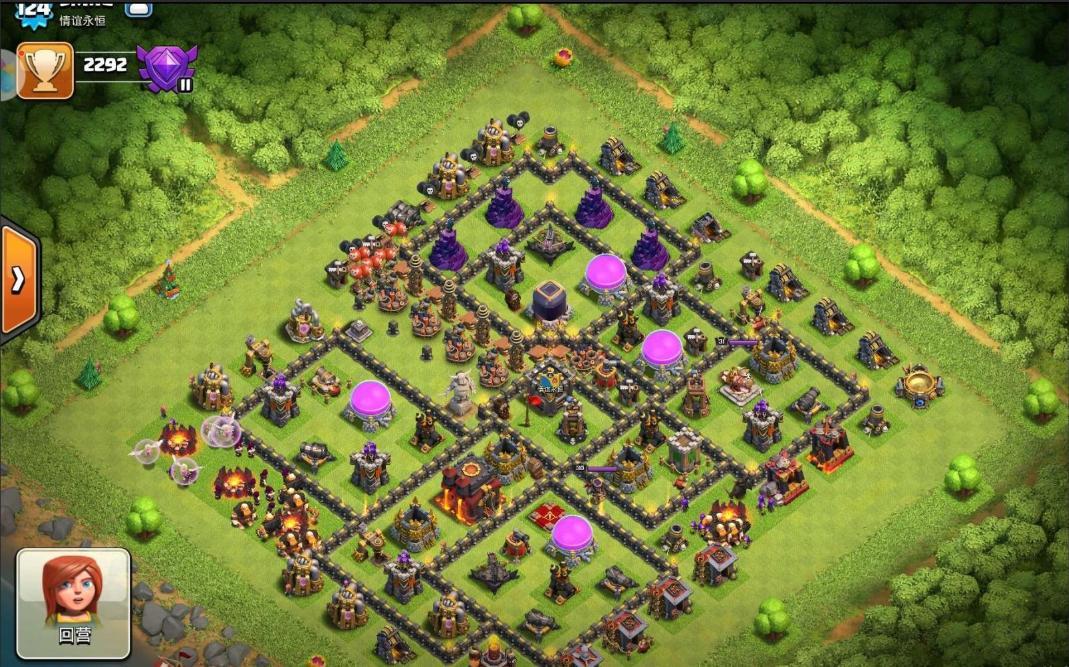
Task: Open the orange trophy icon
Action: point(45,70)
